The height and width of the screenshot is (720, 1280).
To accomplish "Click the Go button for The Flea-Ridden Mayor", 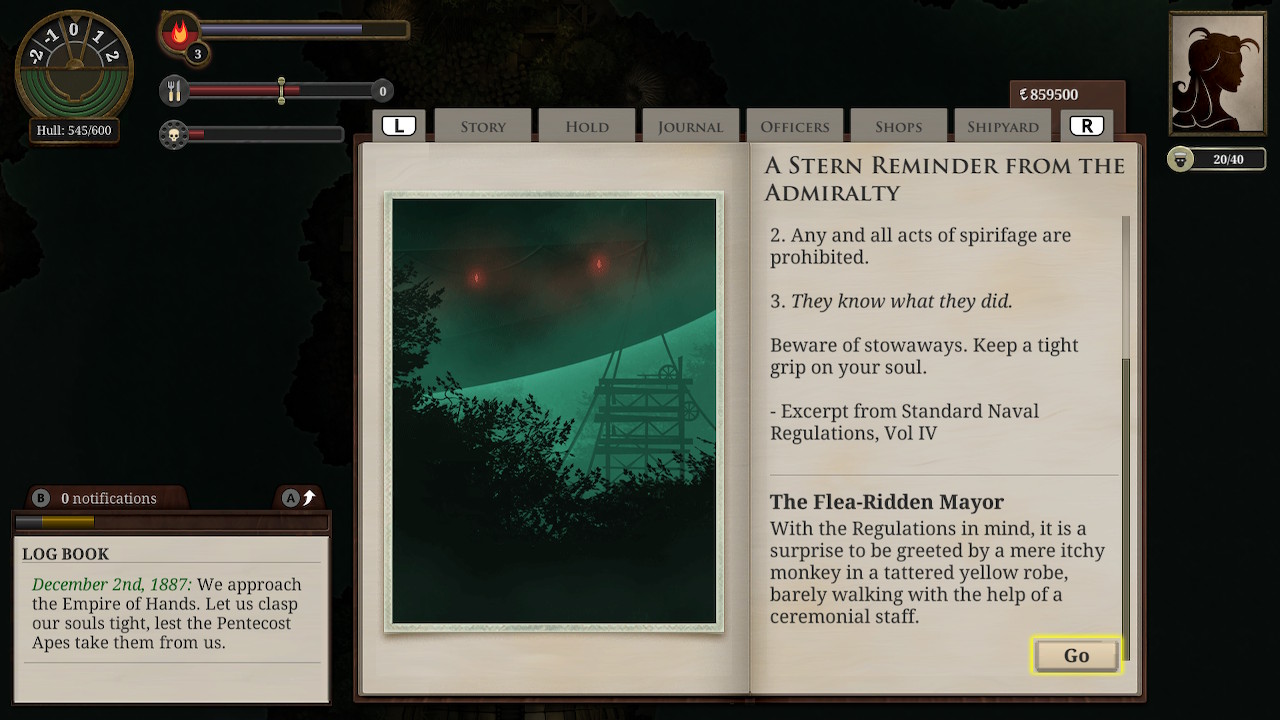I will tap(1076, 656).
